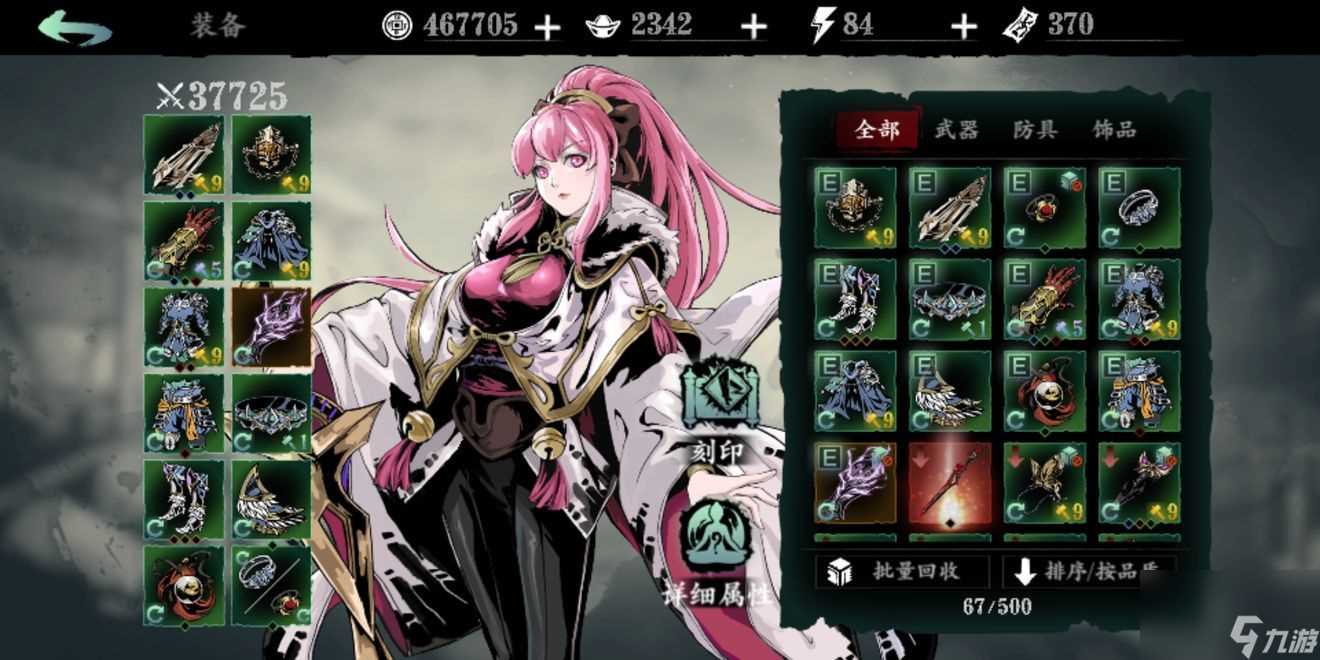Tap the 批量回收 bulk recycle button
This screenshot has height=660, width=1320.
click(x=904, y=571)
